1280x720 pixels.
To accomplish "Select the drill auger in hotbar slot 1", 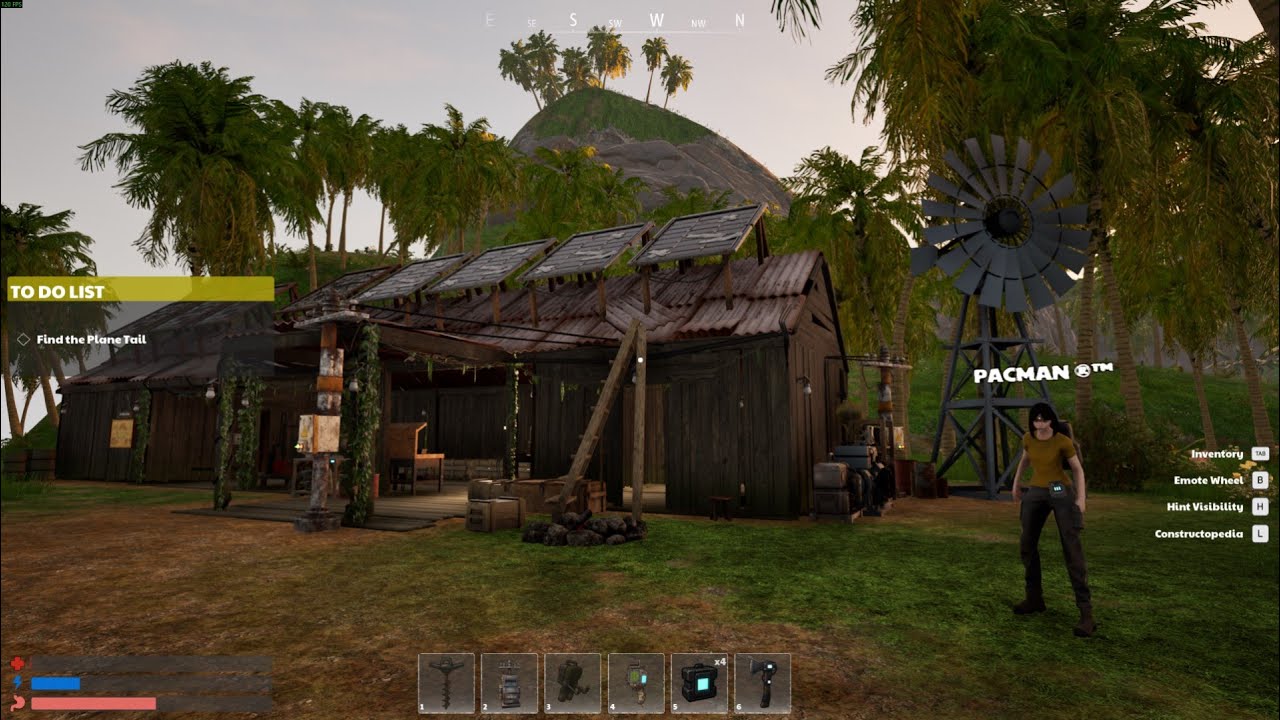I will (x=446, y=683).
